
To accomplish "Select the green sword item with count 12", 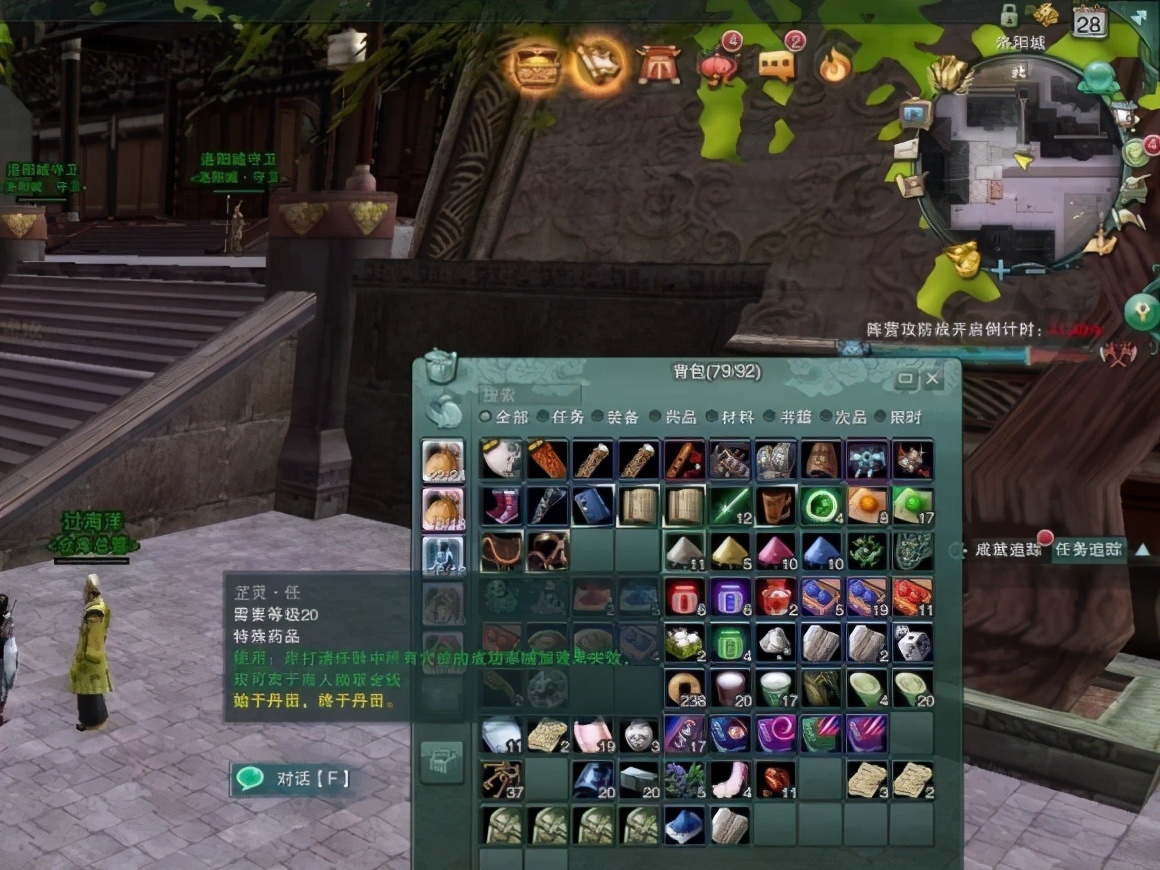I will pyautogui.click(x=730, y=505).
